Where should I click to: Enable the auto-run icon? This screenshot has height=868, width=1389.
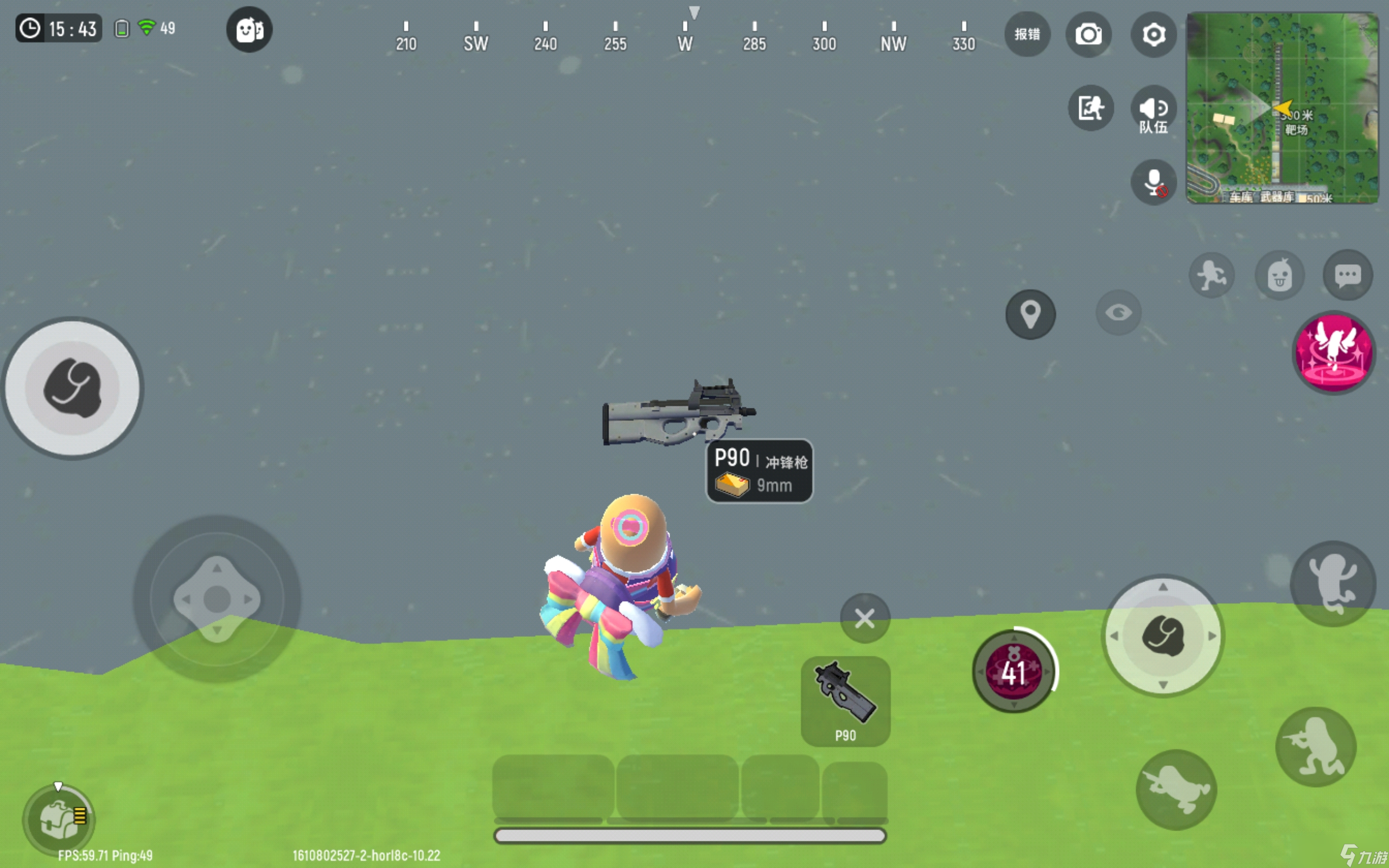click(x=1212, y=275)
